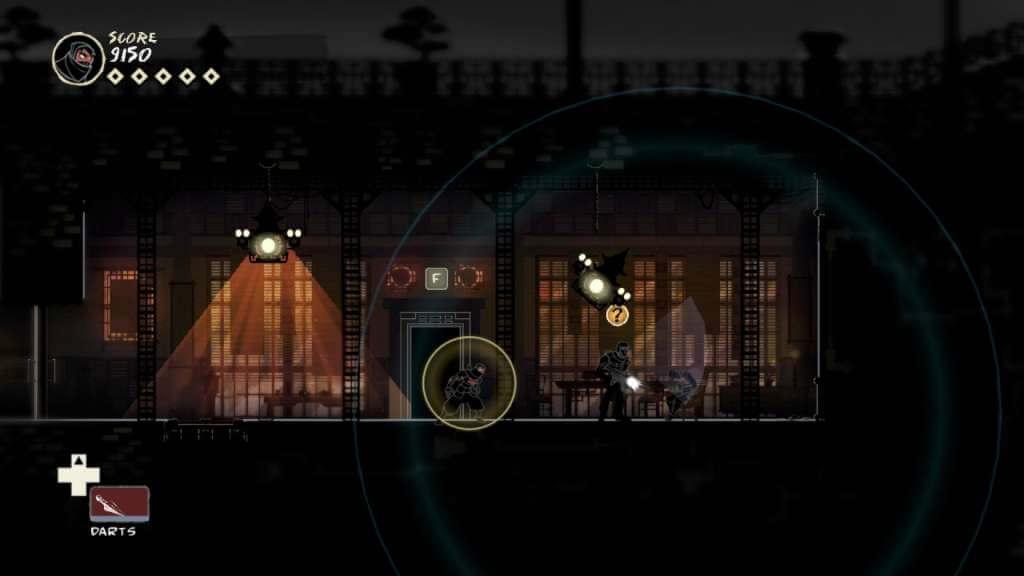Click the white d-pad item selector
Image resolution: width=1024 pixels, height=576 pixels.
click(x=78, y=475)
